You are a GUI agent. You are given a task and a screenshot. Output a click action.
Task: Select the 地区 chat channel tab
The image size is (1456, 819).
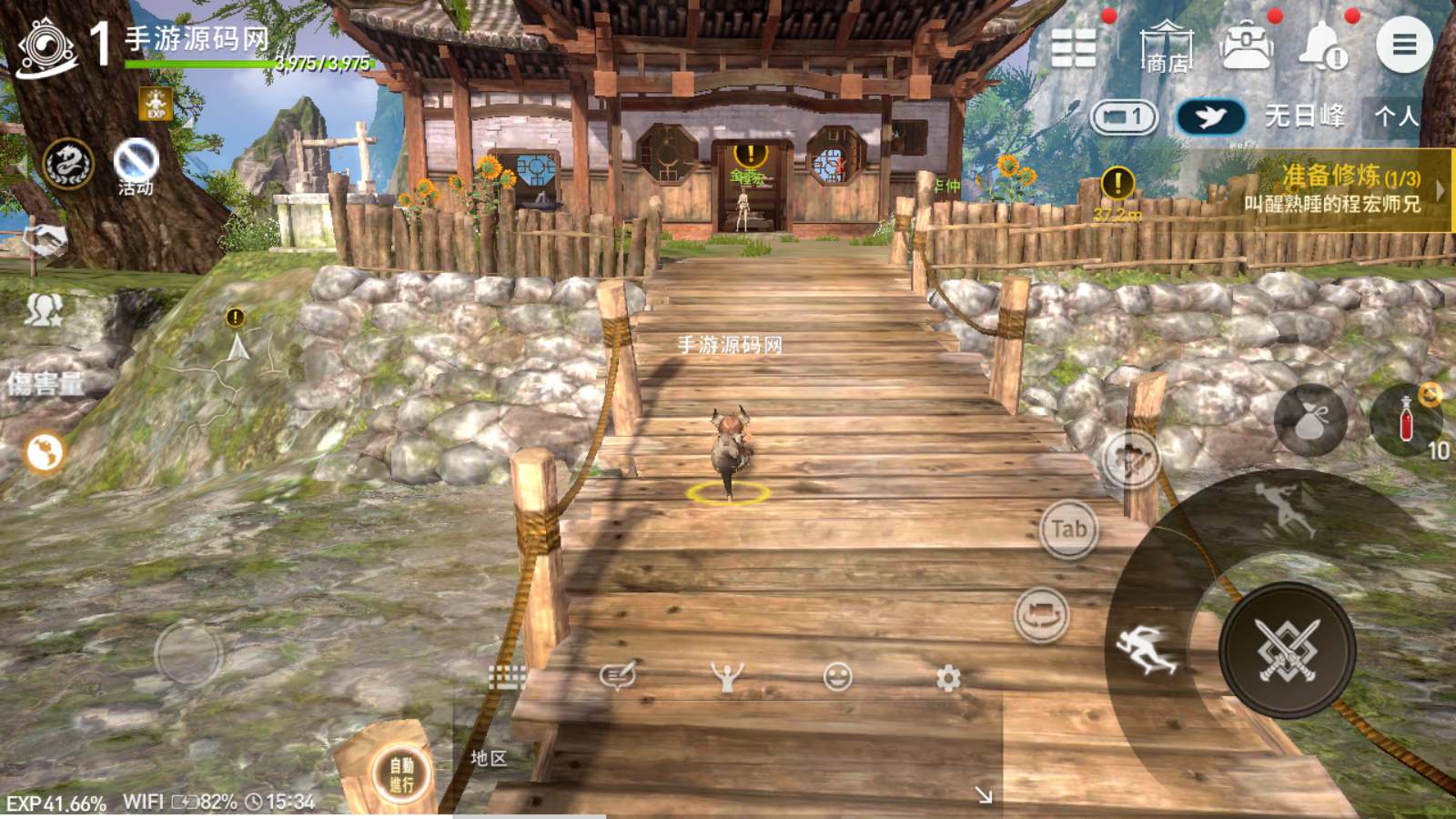pyautogui.click(x=489, y=758)
